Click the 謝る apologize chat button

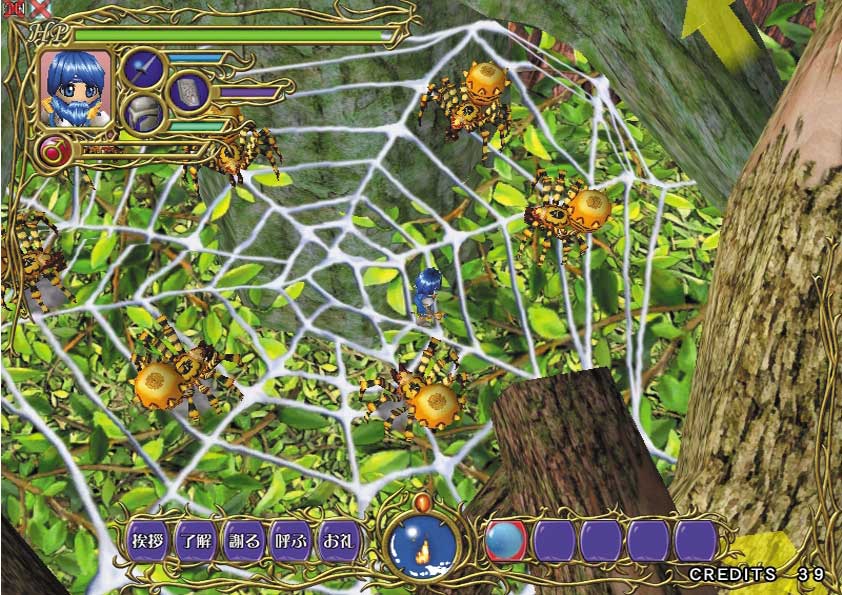244,541
